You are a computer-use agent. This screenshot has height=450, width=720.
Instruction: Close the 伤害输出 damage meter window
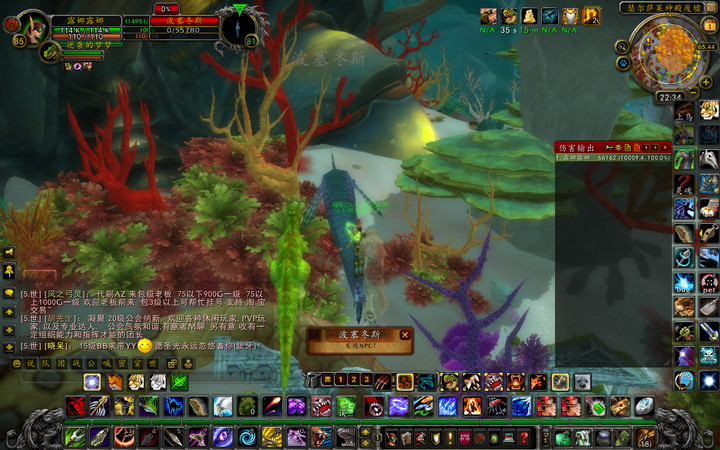(663, 147)
